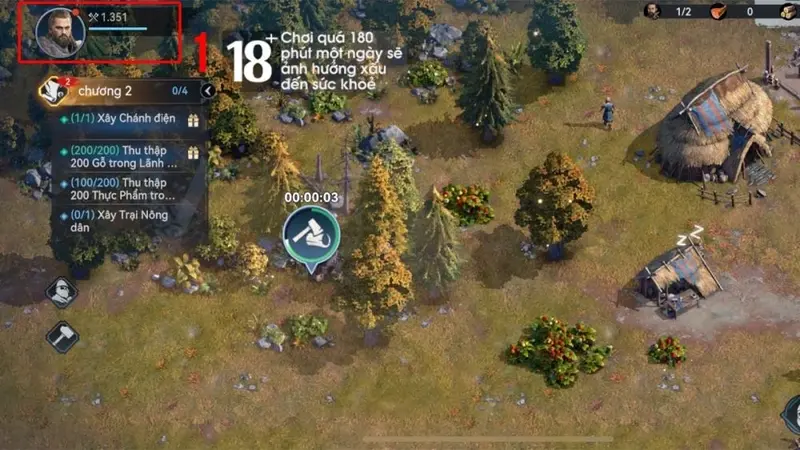Open the hooded villager icon button
Image resolution: width=800 pixels, height=450 pixels.
[x=62, y=292]
